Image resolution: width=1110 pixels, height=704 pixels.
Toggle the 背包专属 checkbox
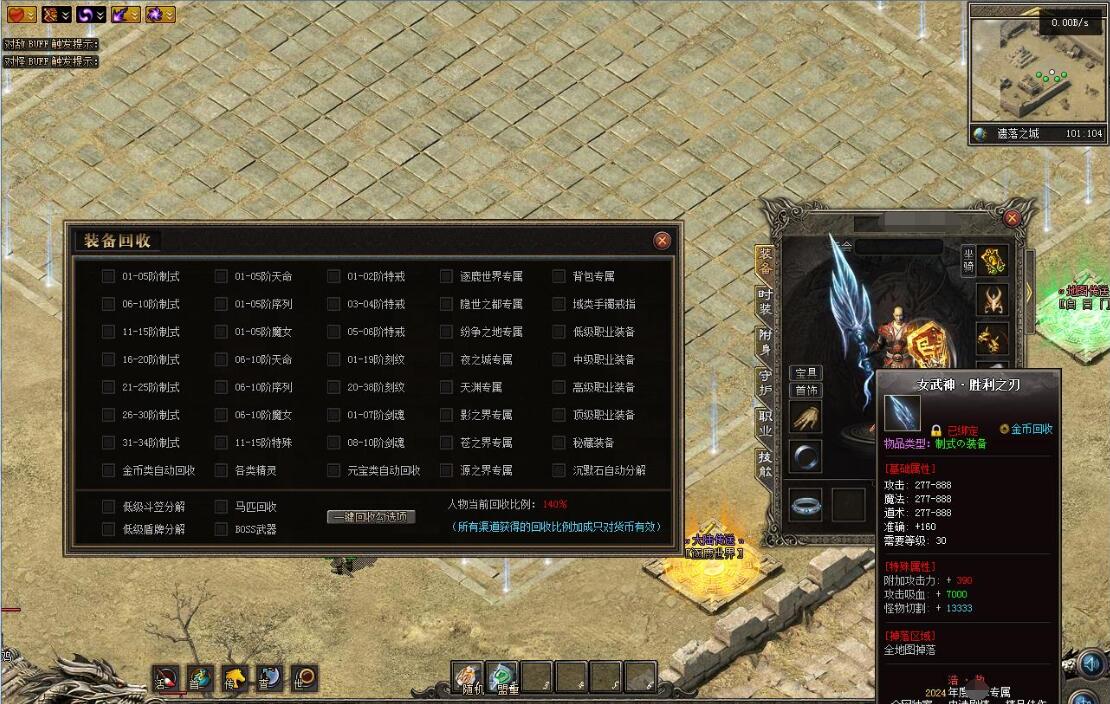pyautogui.click(x=559, y=276)
